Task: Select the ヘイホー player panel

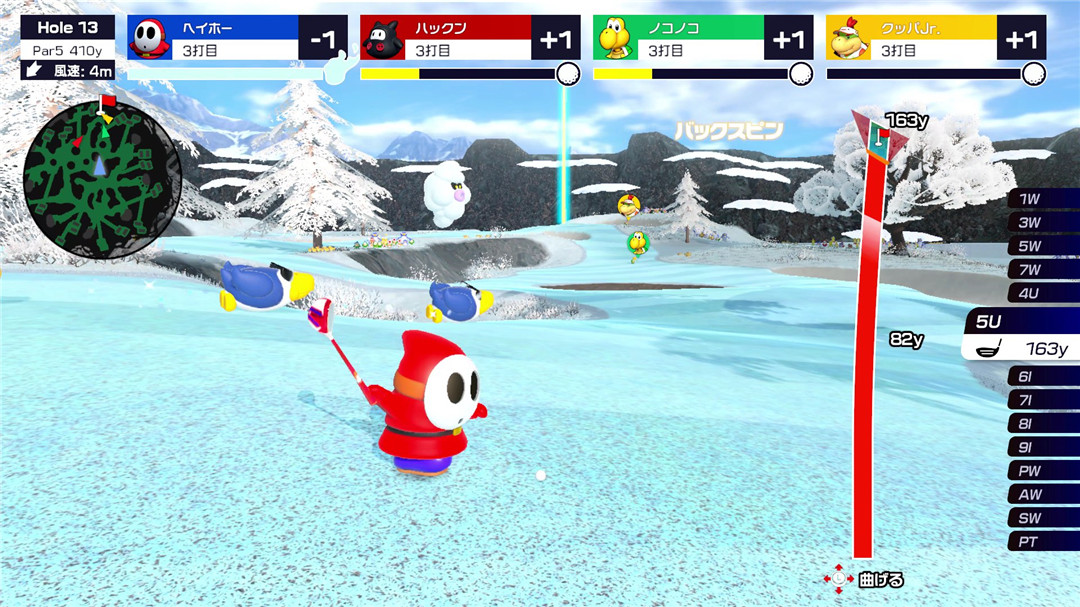Action: coord(237,38)
